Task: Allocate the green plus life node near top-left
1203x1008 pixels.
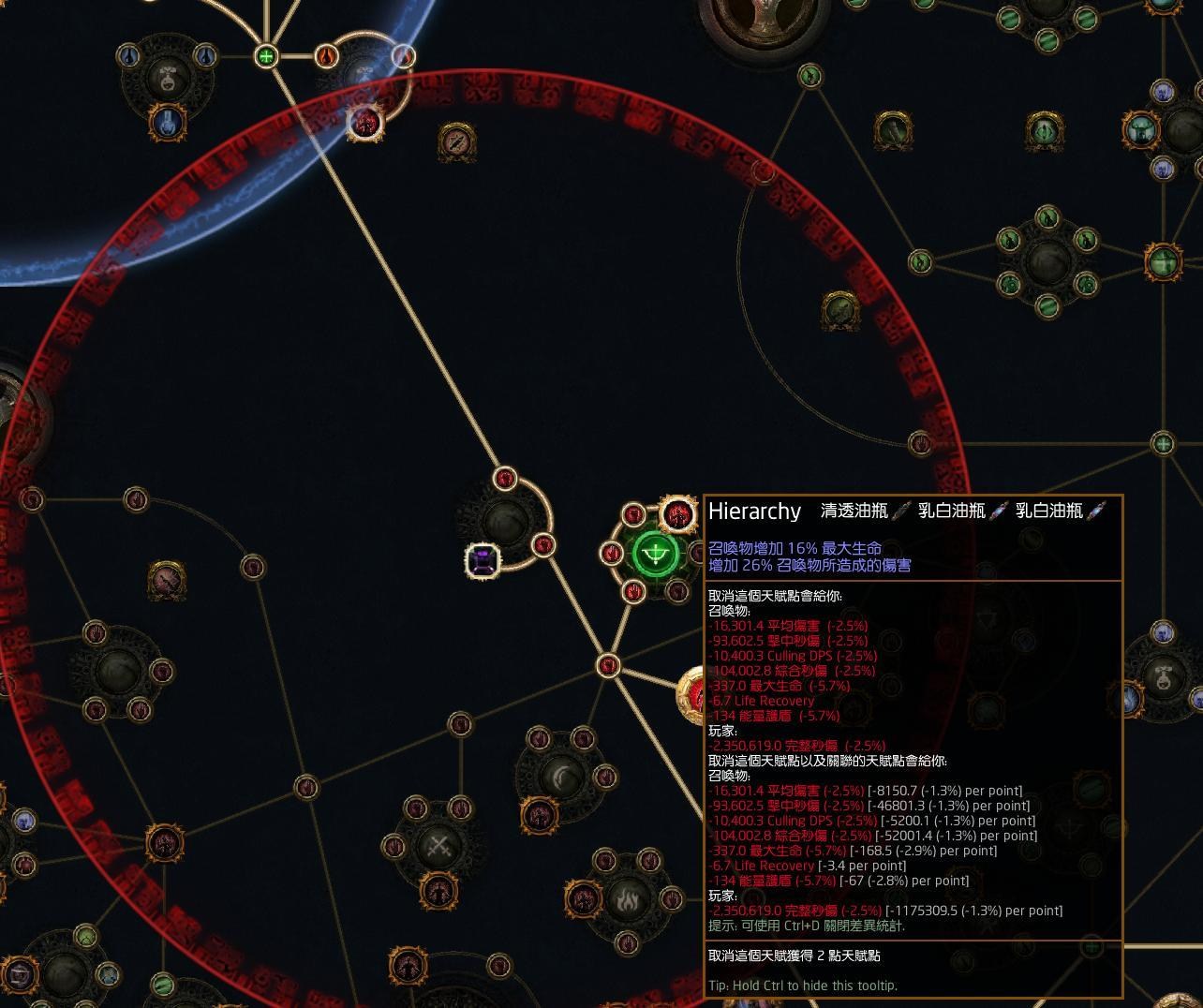Action: [267, 56]
